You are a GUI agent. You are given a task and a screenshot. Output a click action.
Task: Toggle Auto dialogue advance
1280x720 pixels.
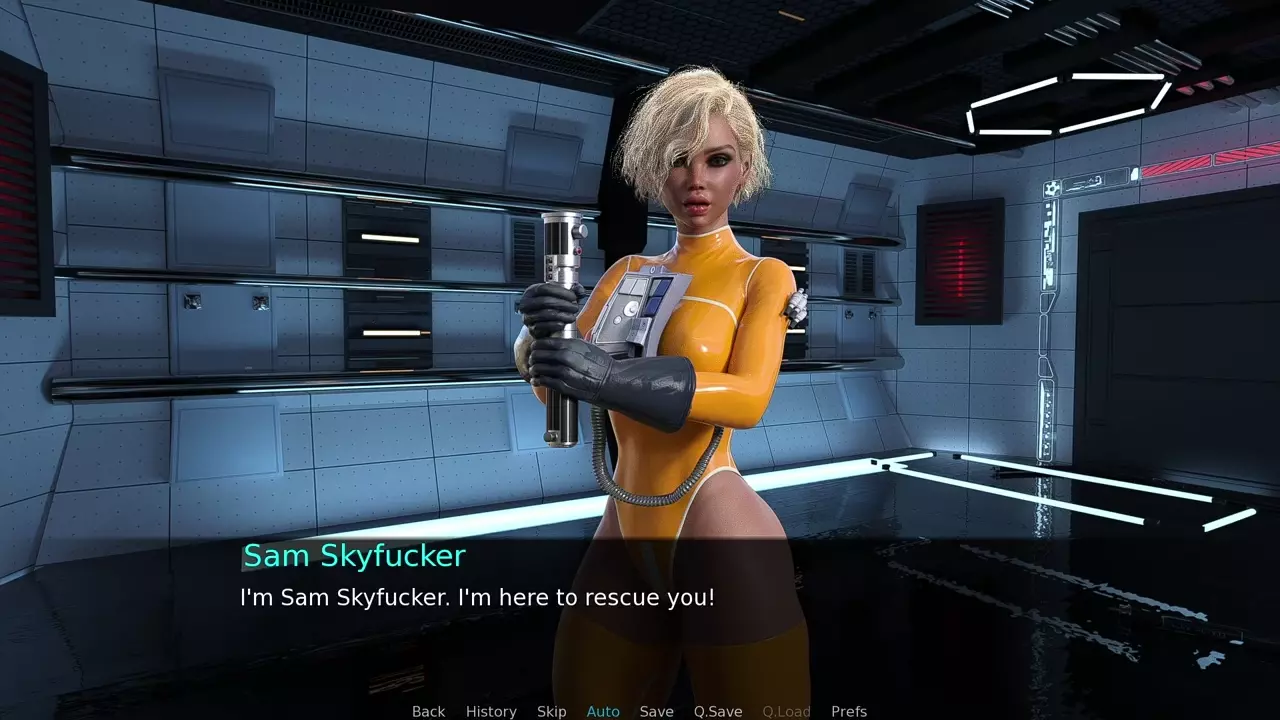pos(603,711)
